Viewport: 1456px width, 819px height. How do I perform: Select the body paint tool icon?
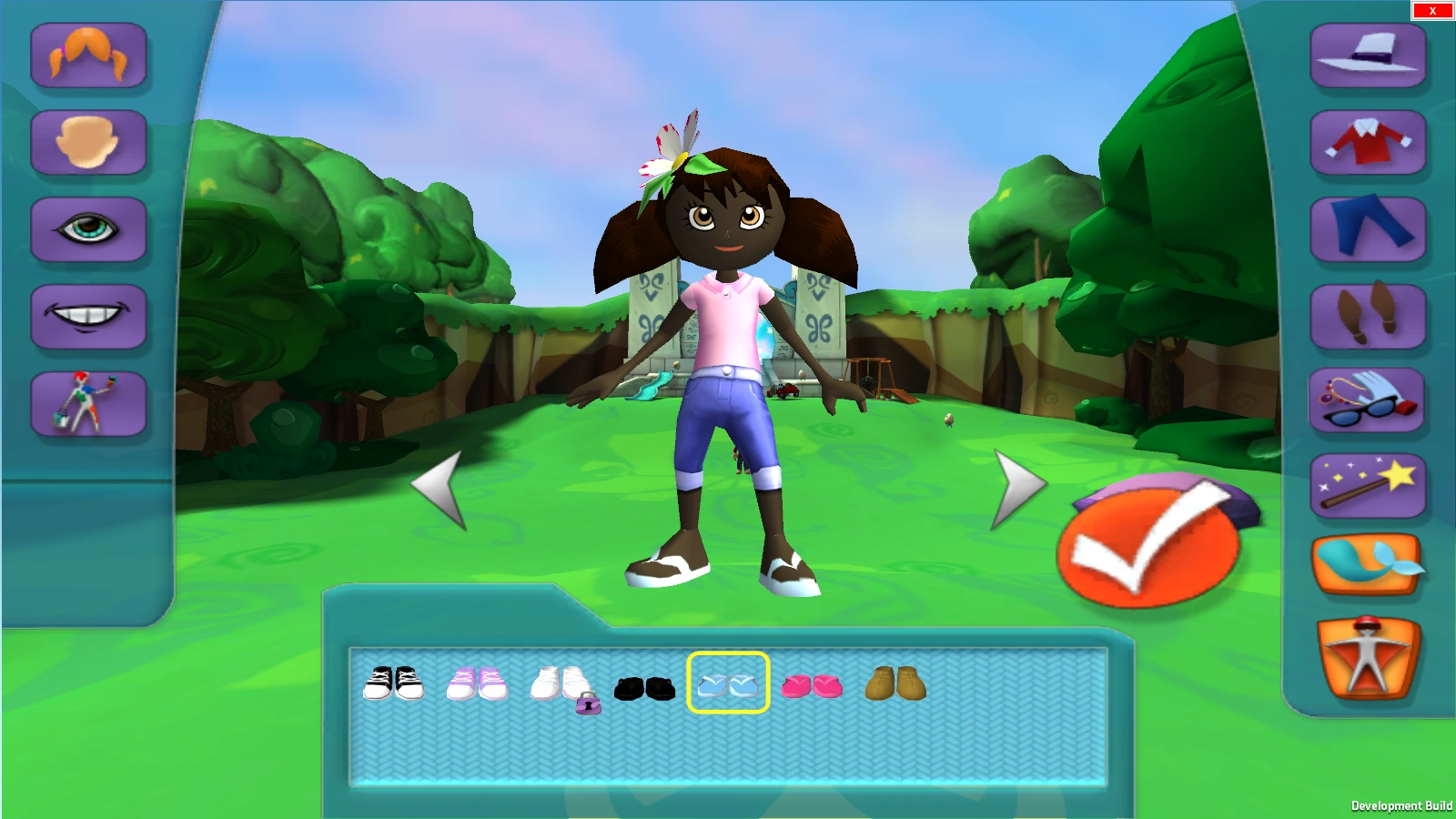click(x=88, y=403)
